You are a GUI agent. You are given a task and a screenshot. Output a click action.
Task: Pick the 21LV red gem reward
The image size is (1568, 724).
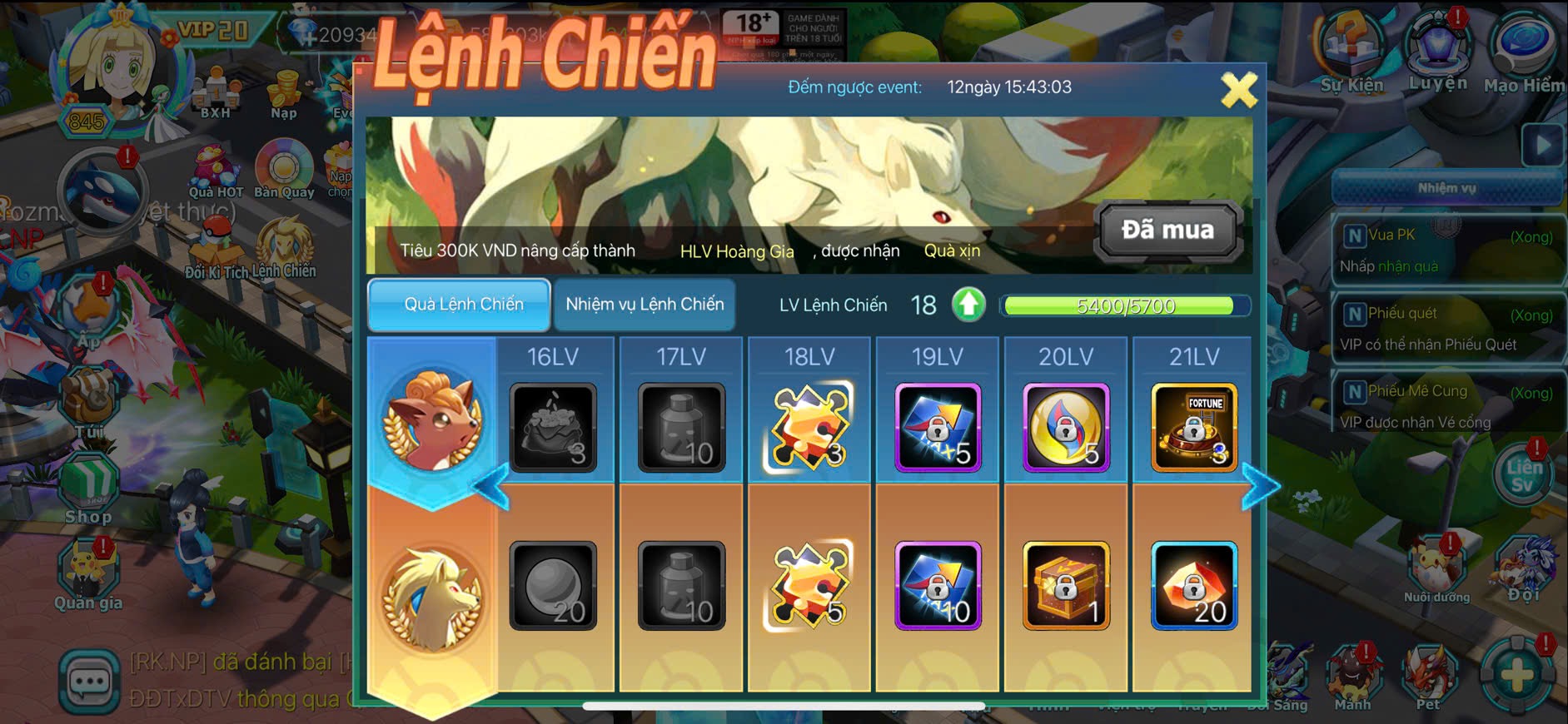click(x=1193, y=585)
